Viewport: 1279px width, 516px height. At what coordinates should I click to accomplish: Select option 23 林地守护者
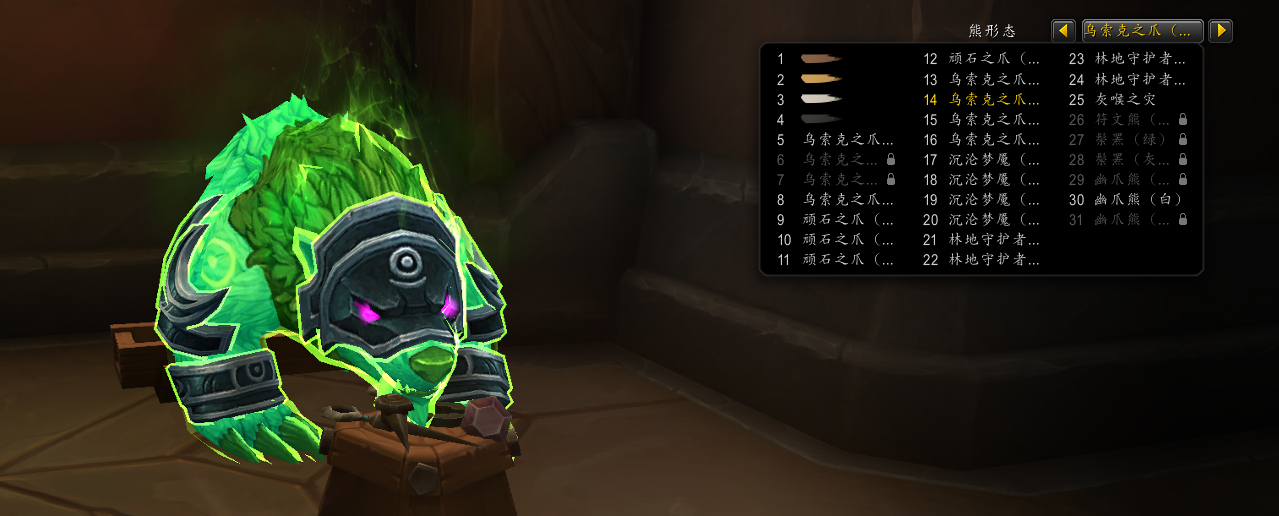click(1140, 59)
